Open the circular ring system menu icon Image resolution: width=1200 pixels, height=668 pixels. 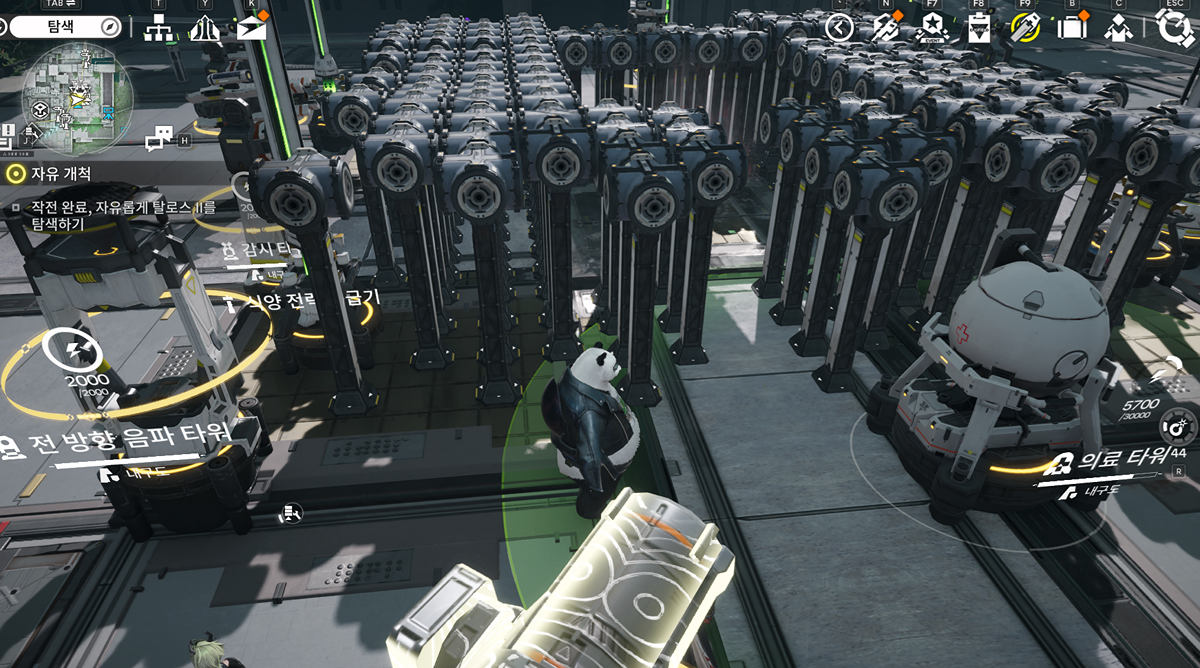(1173, 26)
